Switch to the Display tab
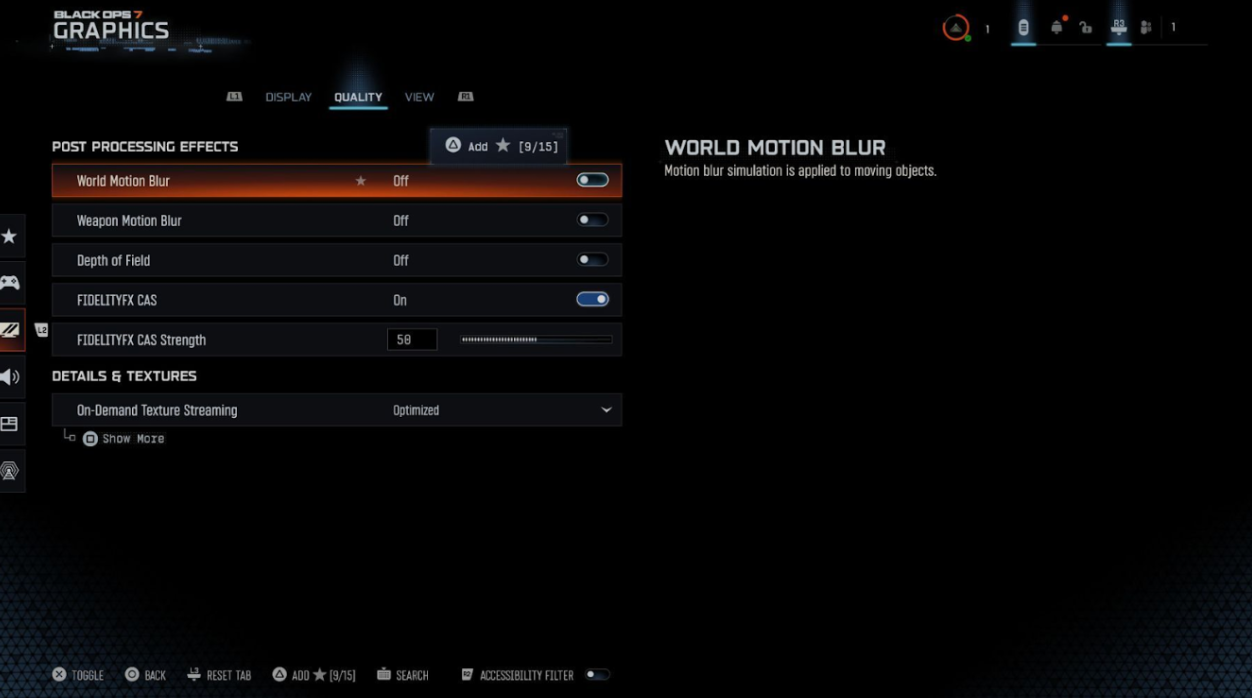The width and height of the screenshot is (1252, 698). pos(288,97)
